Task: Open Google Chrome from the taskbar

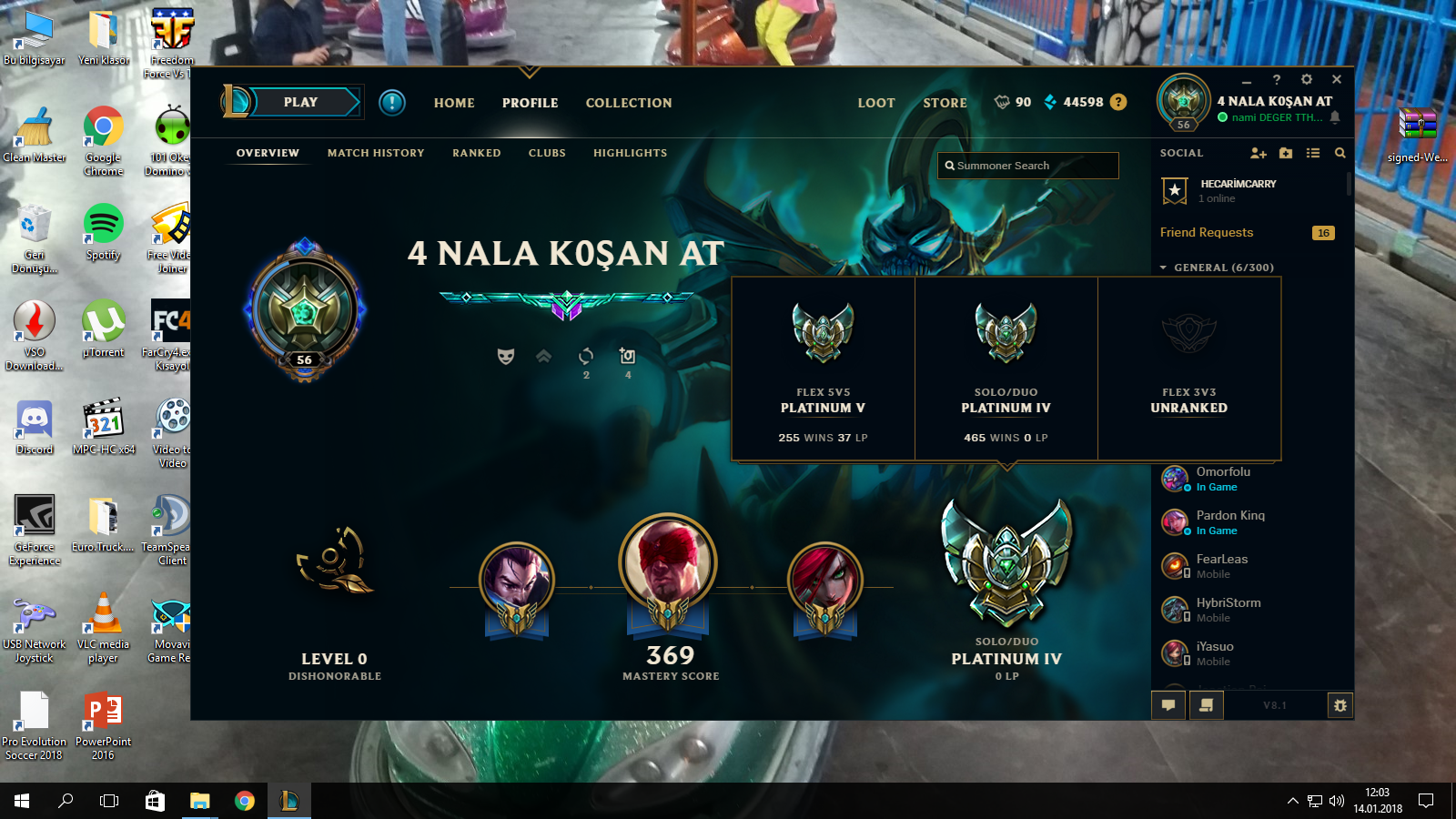Action: coord(245,801)
